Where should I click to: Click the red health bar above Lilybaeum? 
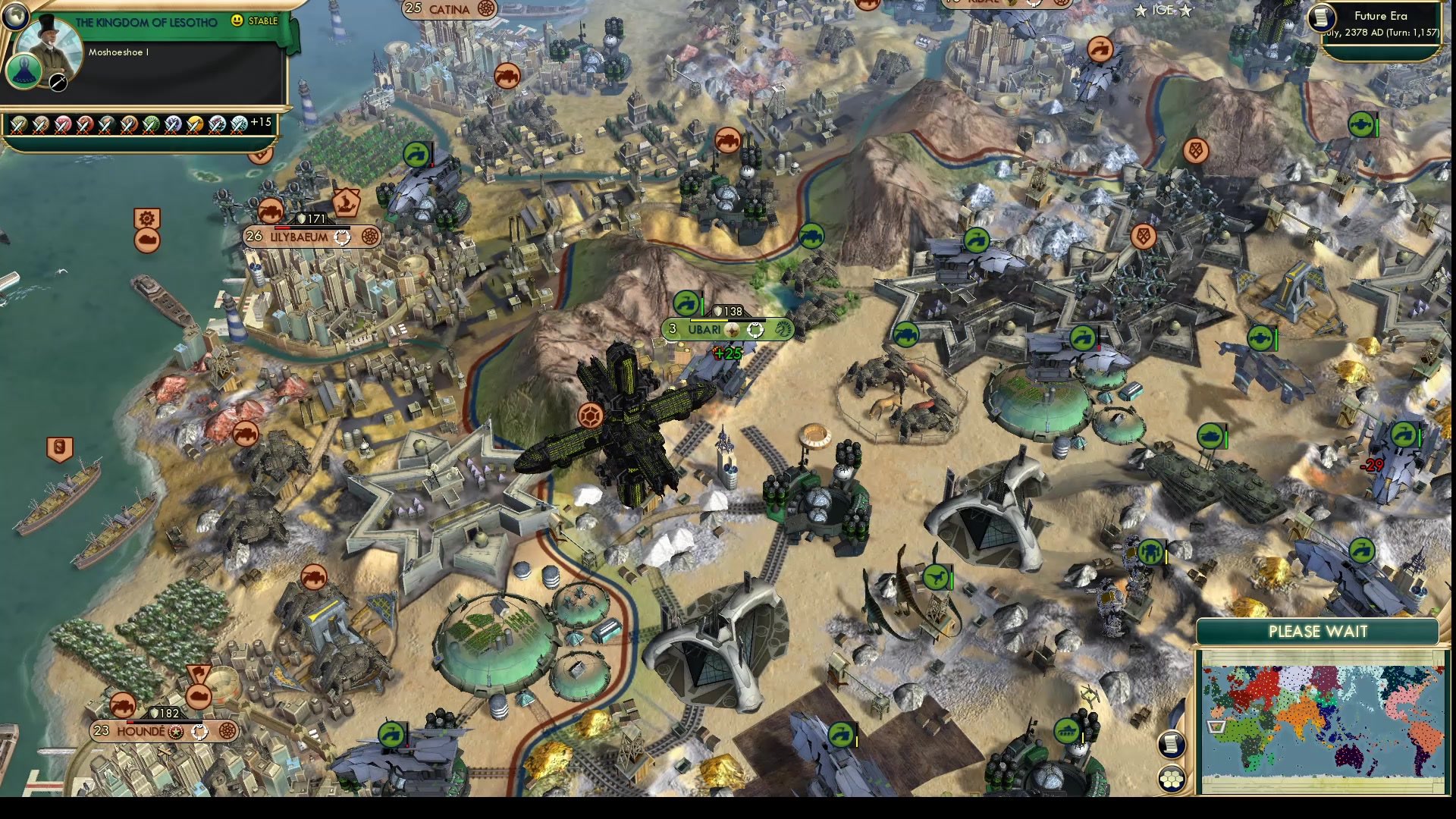tap(282, 226)
